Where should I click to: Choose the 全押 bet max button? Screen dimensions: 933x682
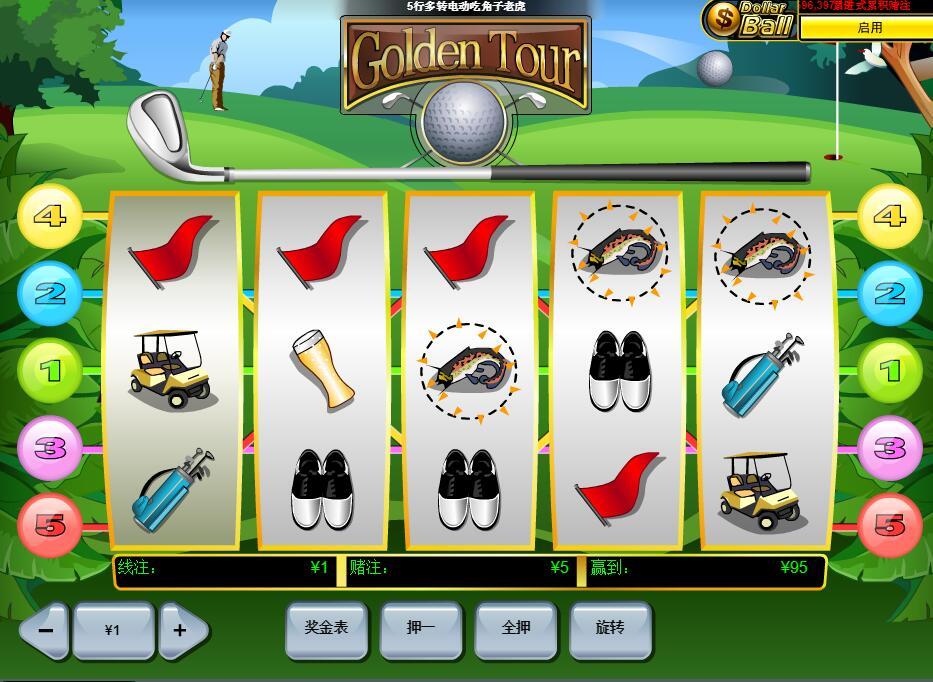[515, 629]
